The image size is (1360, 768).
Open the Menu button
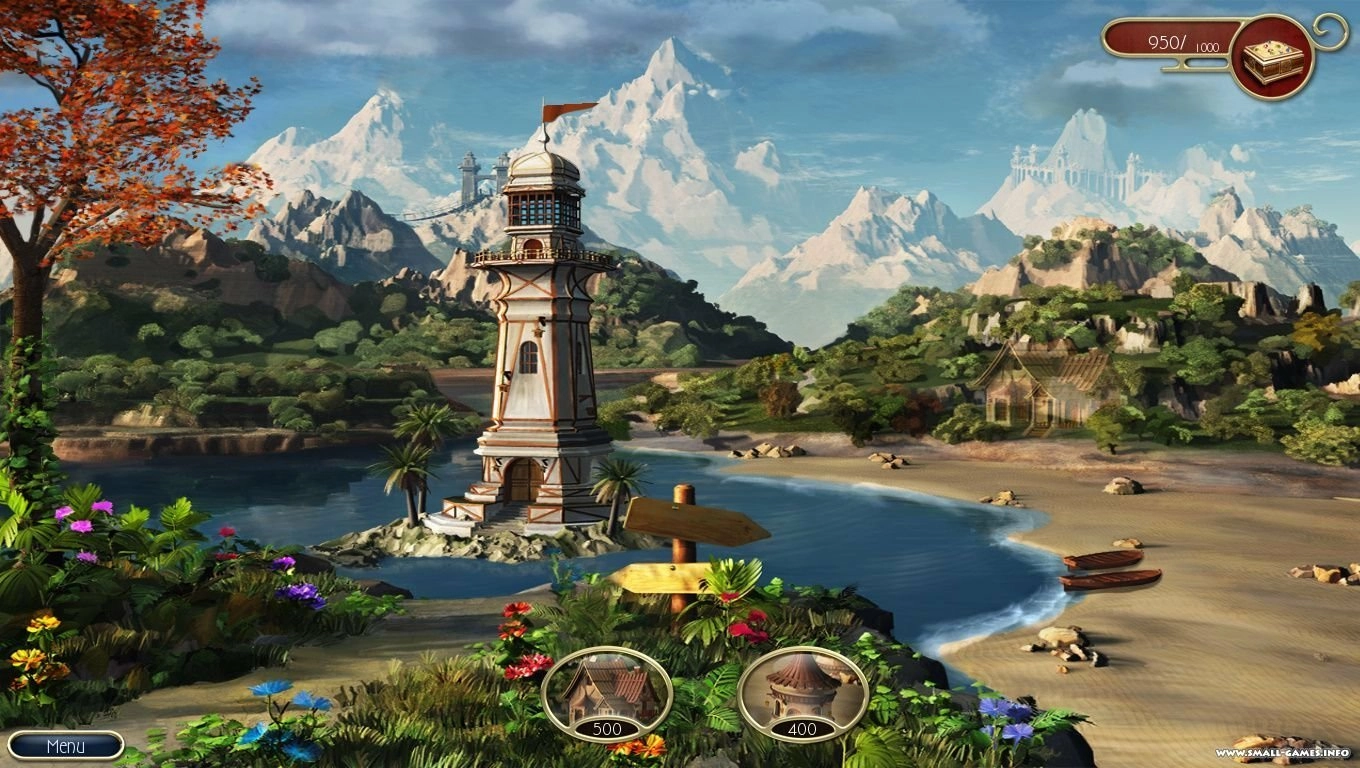[x=66, y=746]
